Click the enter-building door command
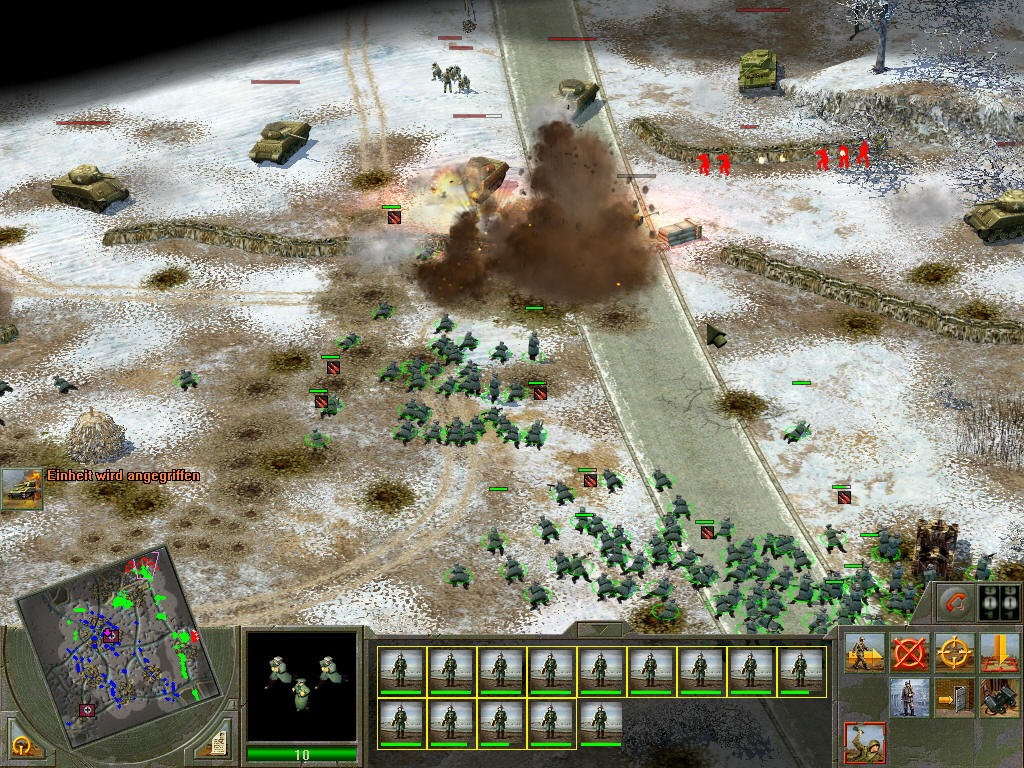The height and width of the screenshot is (768, 1024). 953,697
